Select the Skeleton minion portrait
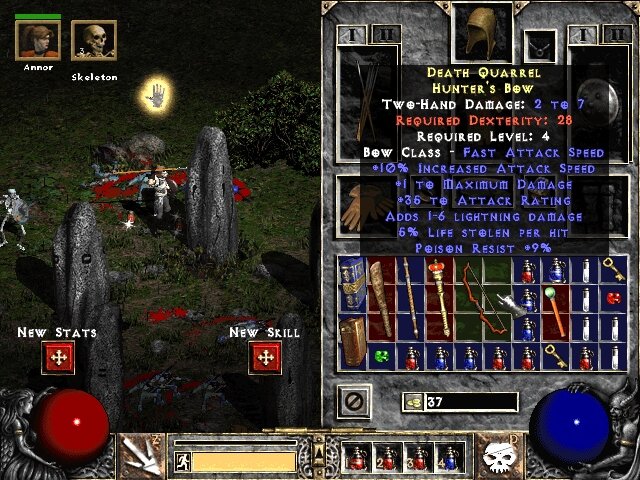Screen dimensions: 640x480 94,43
